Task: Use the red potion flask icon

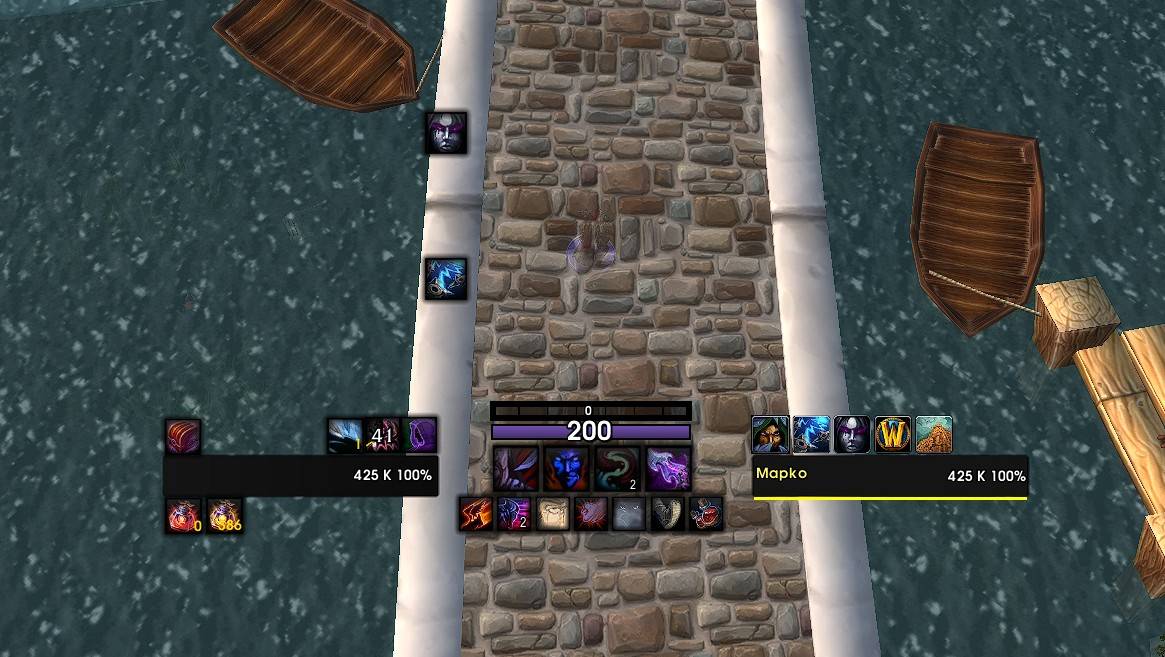Action: (x=706, y=514)
